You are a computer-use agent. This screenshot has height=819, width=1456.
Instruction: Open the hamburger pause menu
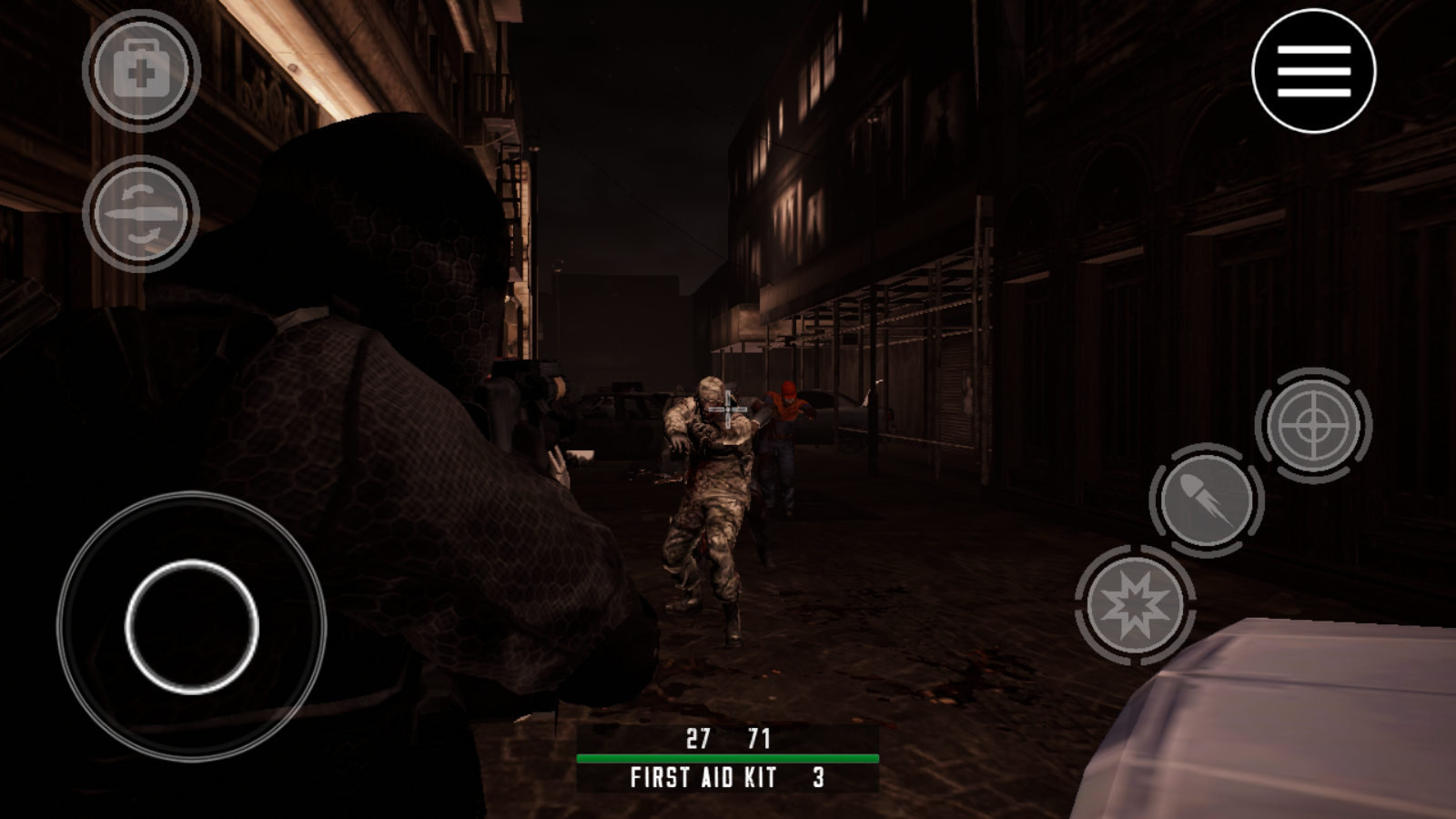1313,71
